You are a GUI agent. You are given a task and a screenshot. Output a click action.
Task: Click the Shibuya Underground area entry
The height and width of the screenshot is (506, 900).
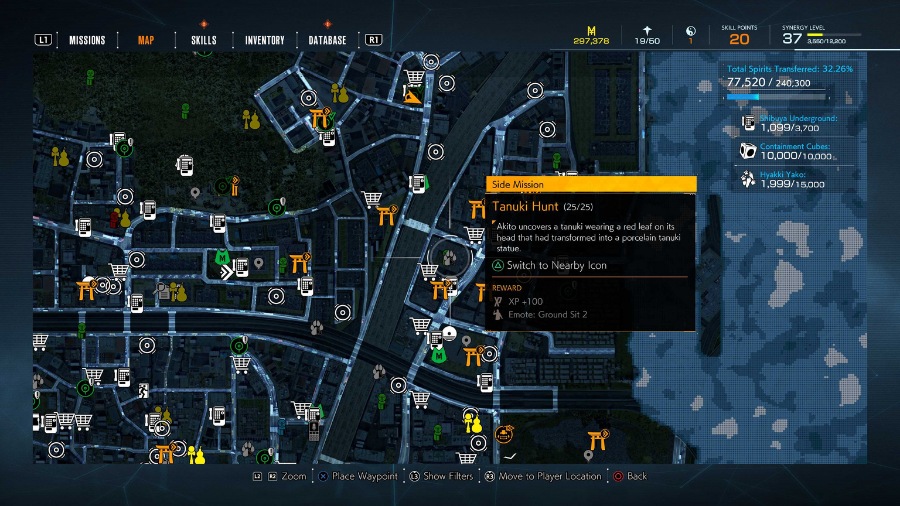tap(797, 123)
